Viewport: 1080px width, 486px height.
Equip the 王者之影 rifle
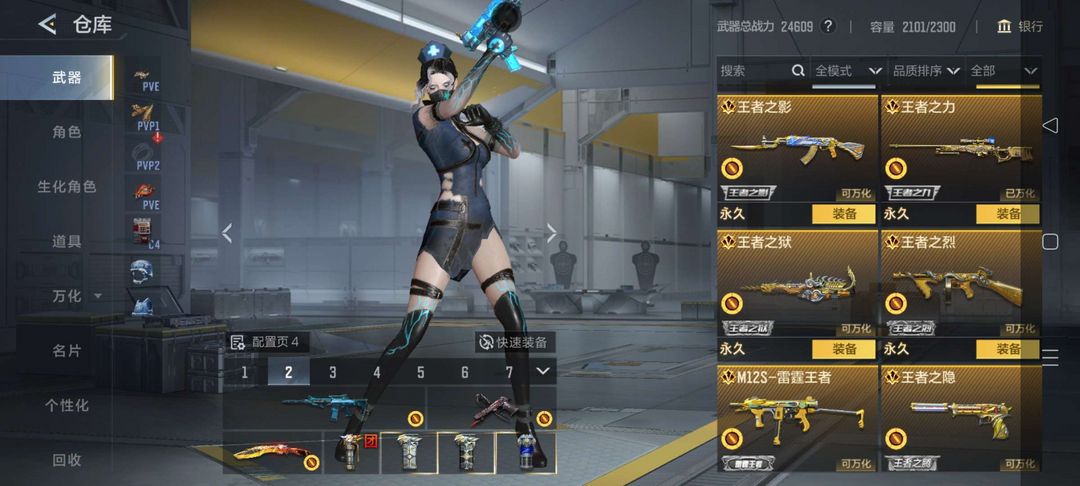(x=843, y=213)
